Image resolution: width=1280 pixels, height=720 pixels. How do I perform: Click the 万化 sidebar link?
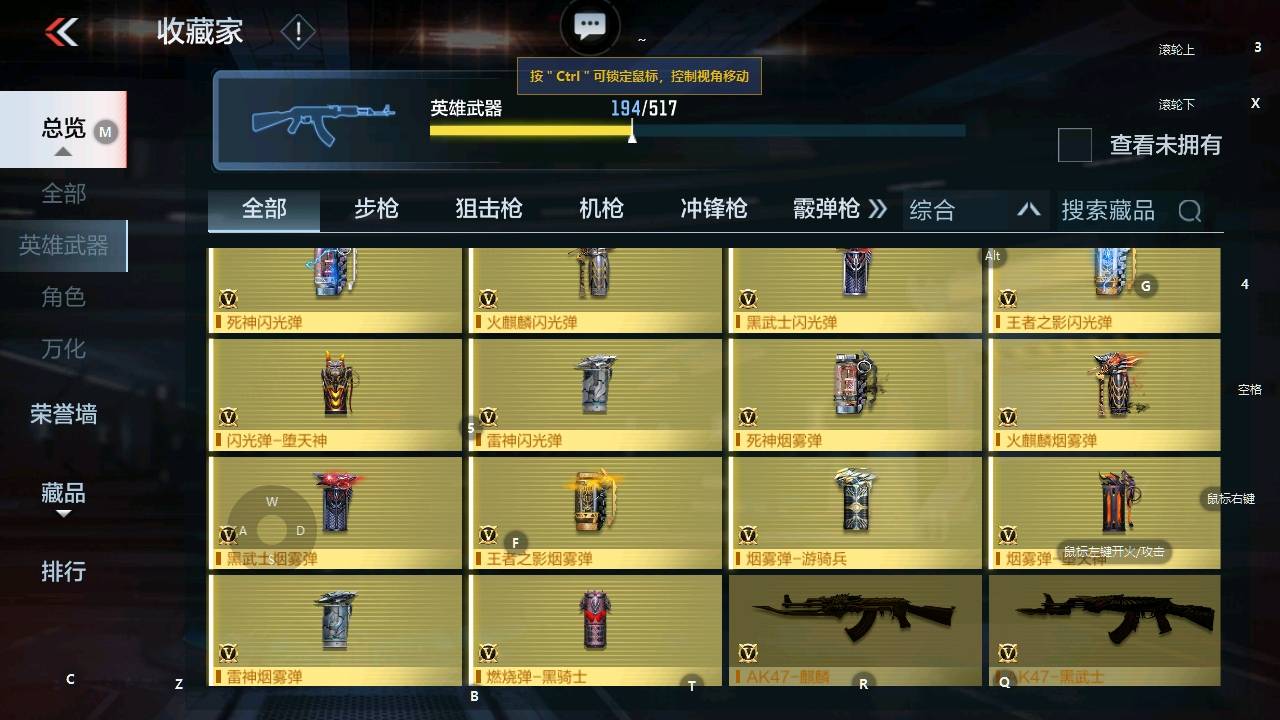62,349
